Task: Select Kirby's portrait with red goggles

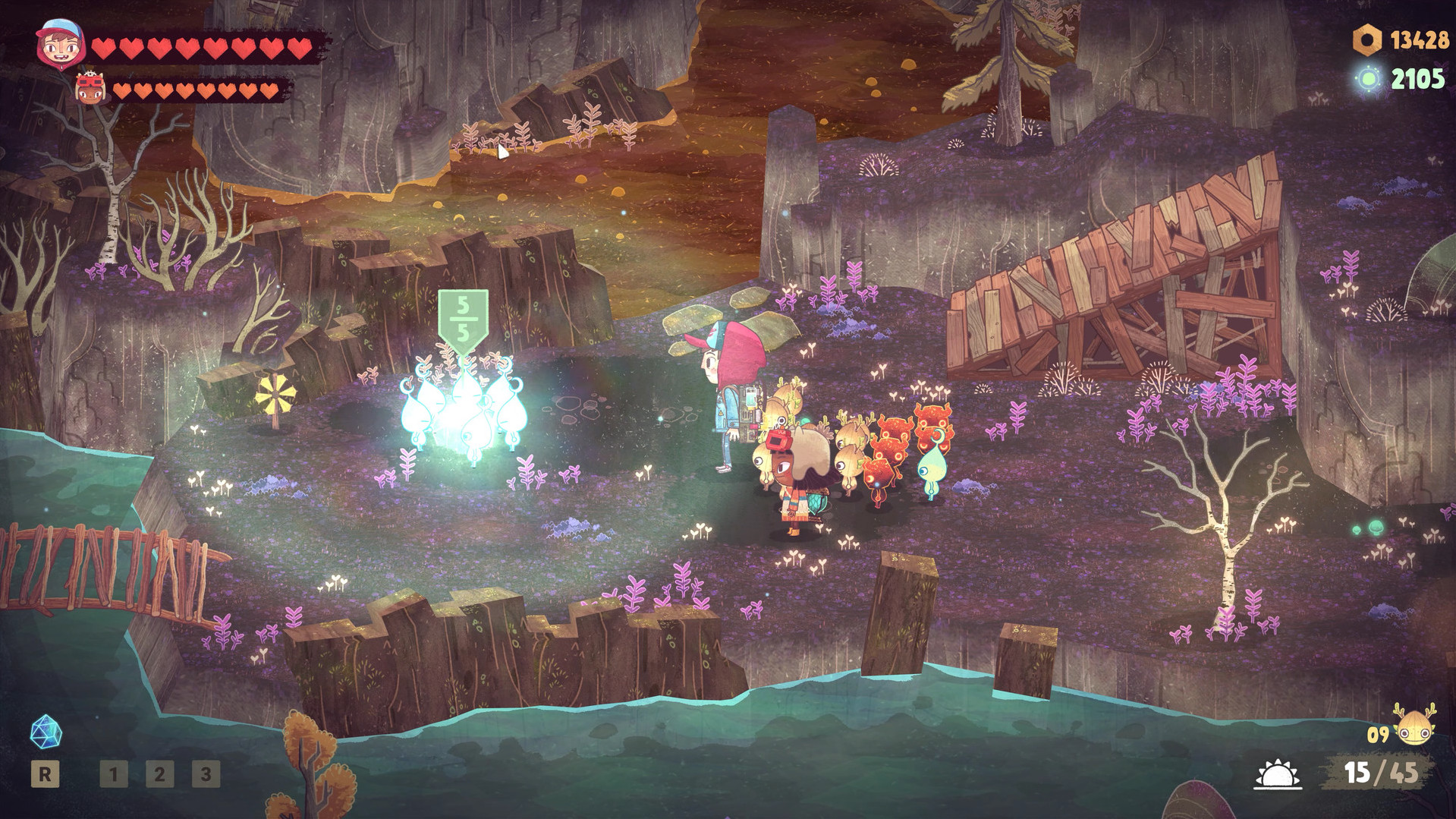Action: pos(90,90)
